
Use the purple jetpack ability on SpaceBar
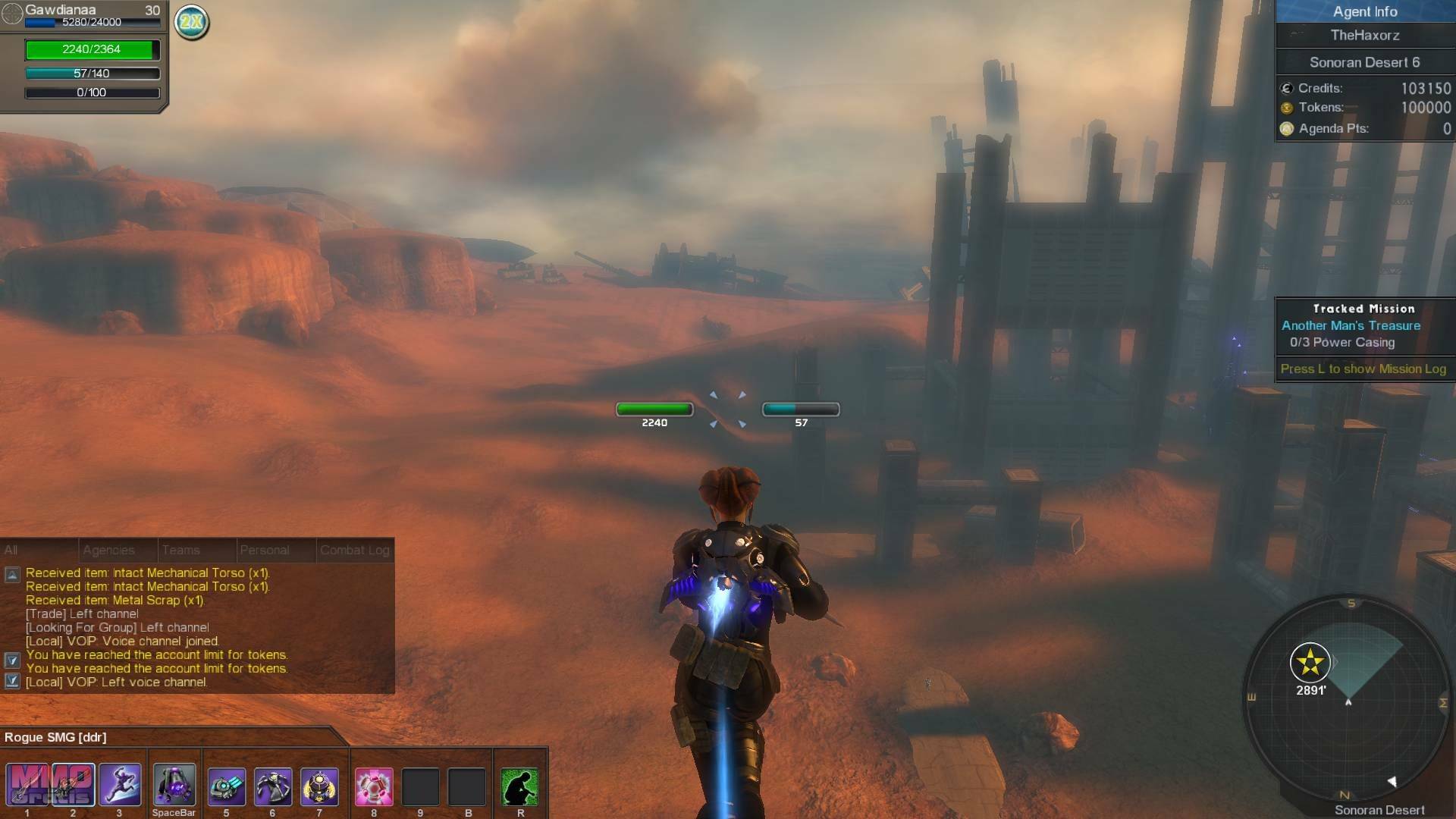coord(174,786)
